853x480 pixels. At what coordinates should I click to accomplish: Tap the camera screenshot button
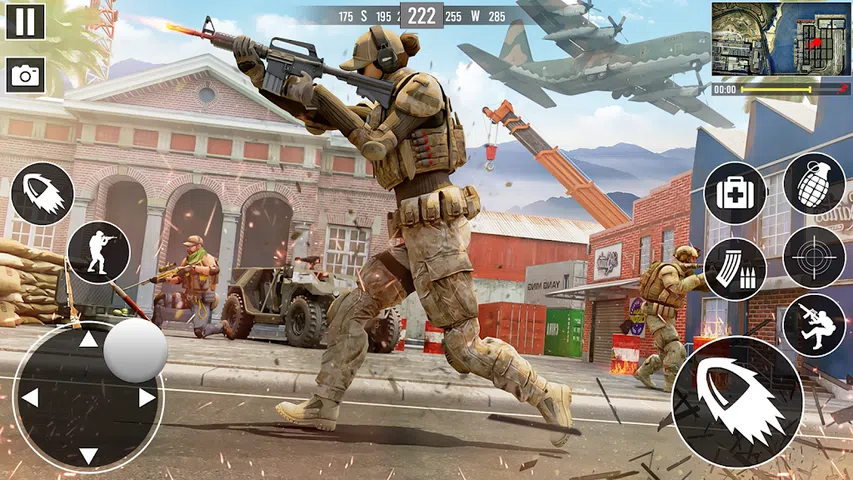pyautogui.click(x=25, y=75)
